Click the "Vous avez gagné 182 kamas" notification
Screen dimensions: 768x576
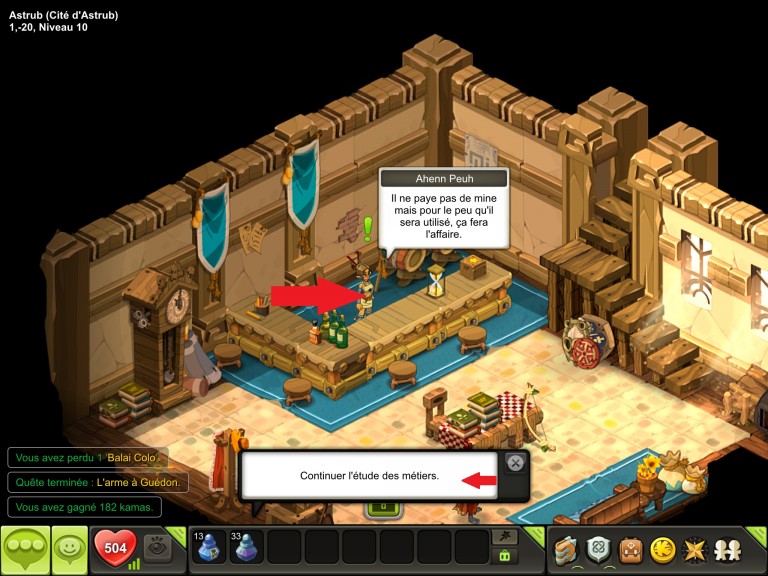coord(84,507)
